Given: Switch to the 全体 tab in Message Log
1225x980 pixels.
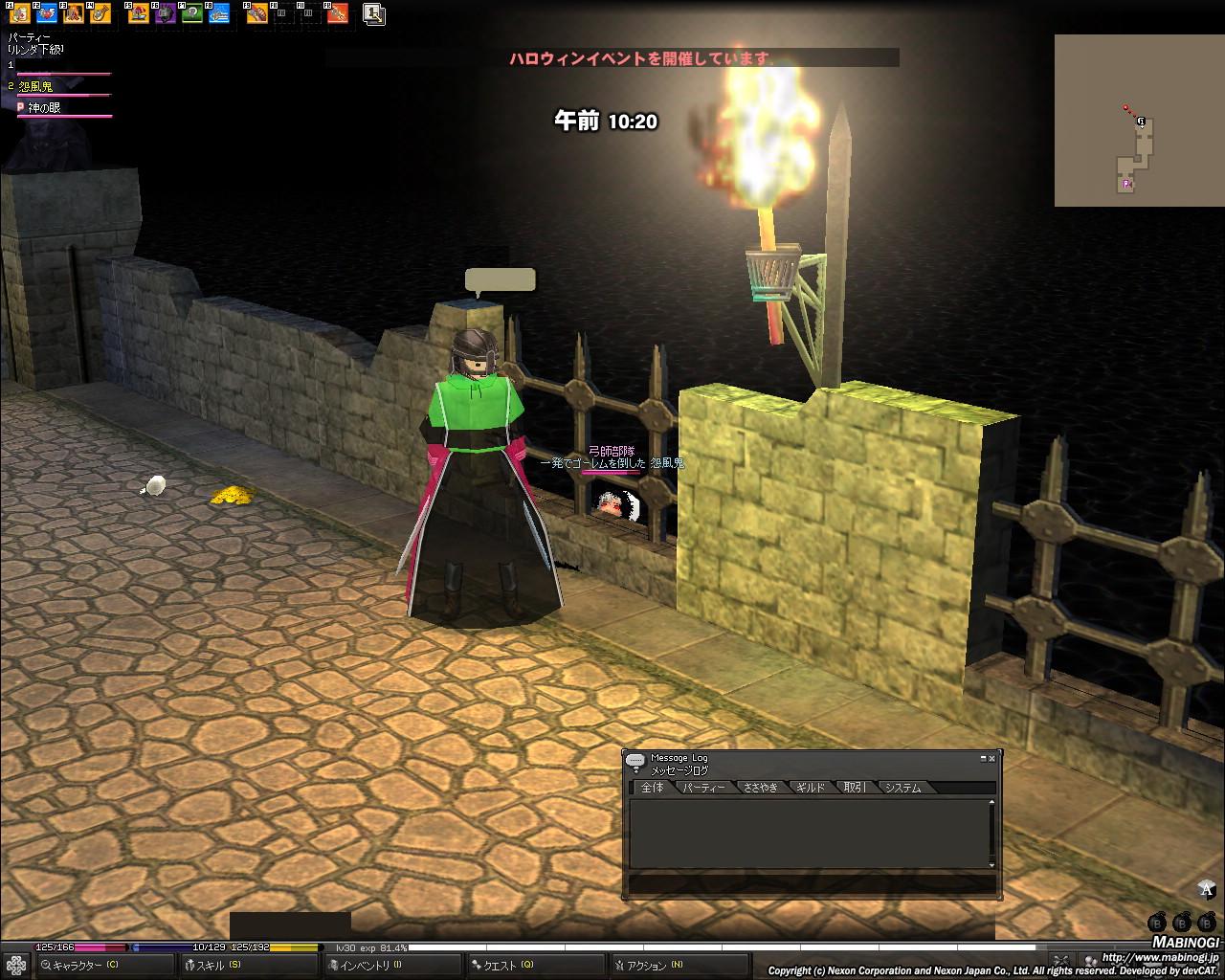Looking at the screenshot, I should tap(652, 788).
